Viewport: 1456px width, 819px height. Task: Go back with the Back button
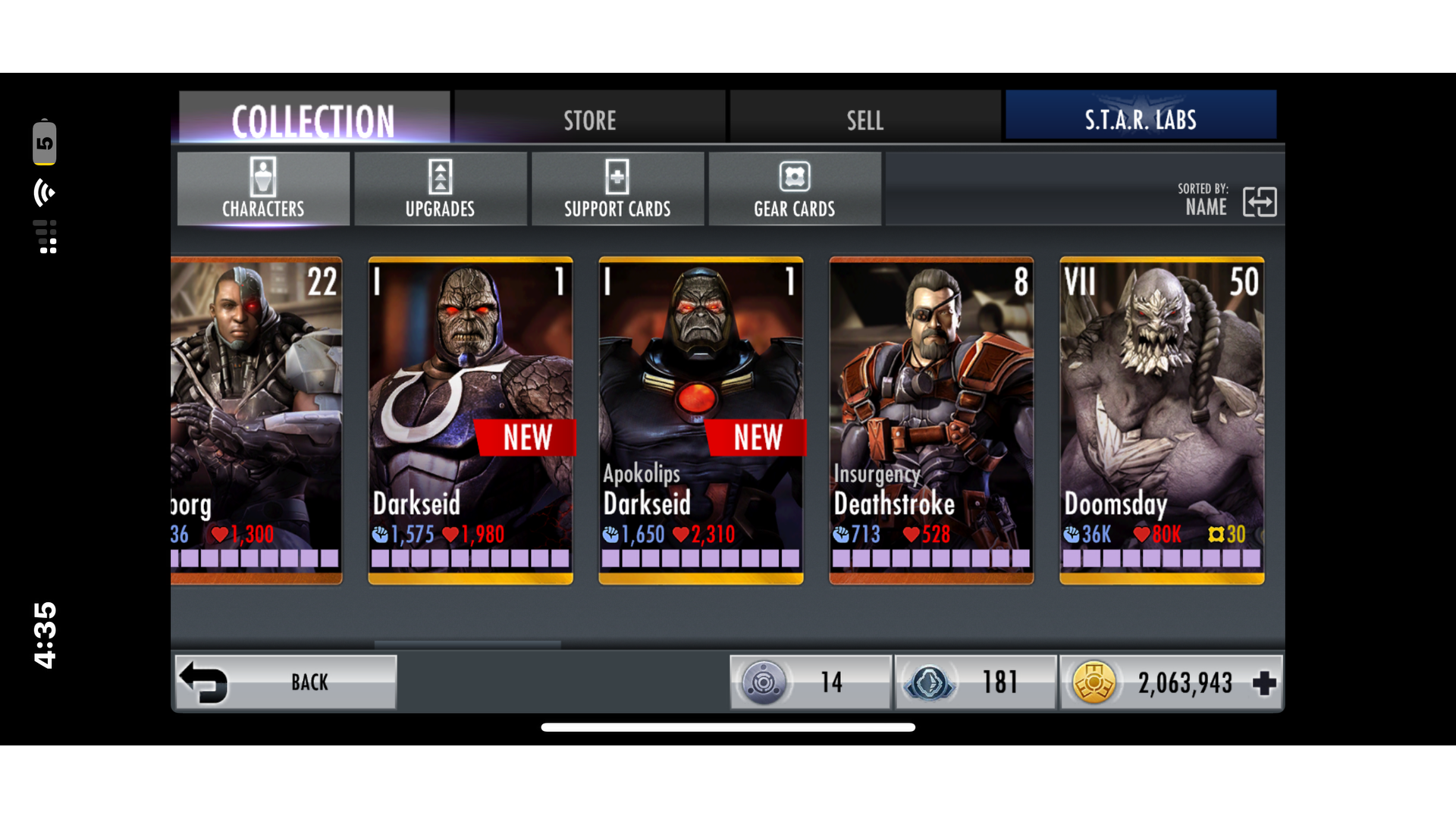pos(286,682)
